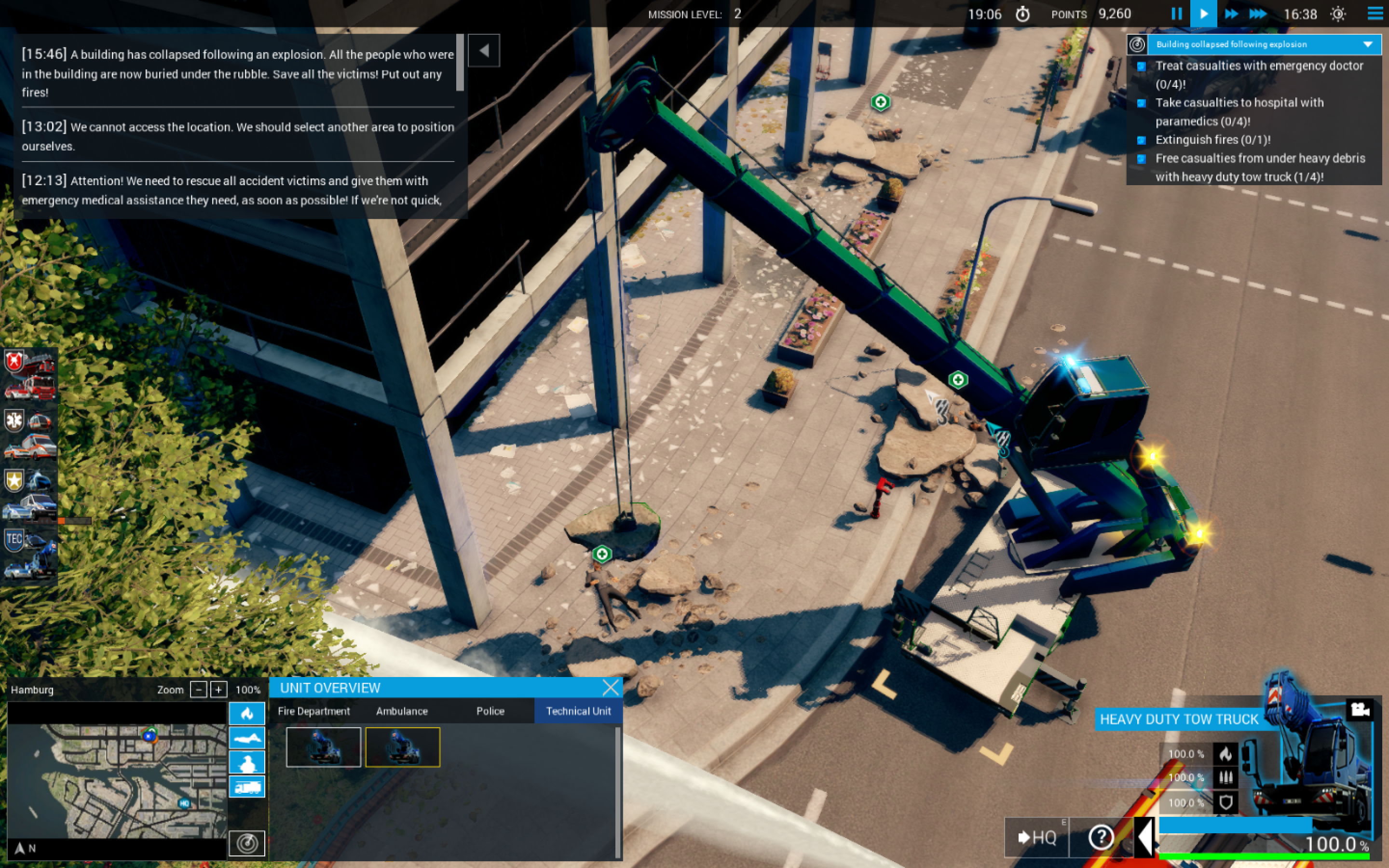Expand the Building collapsed mission dropdown
Image resolution: width=1389 pixels, height=868 pixels.
point(1368,44)
